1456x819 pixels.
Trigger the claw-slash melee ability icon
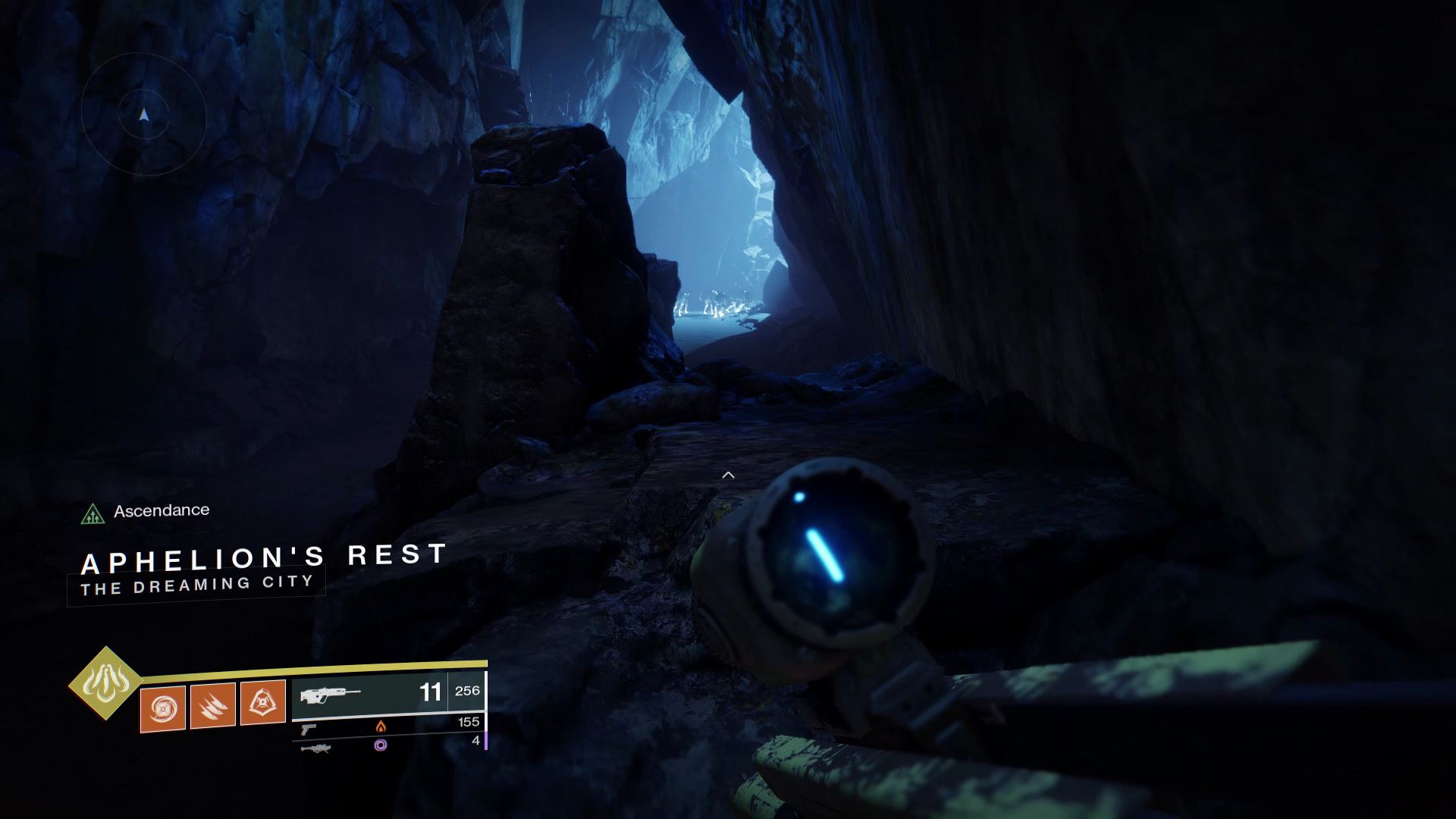click(212, 705)
